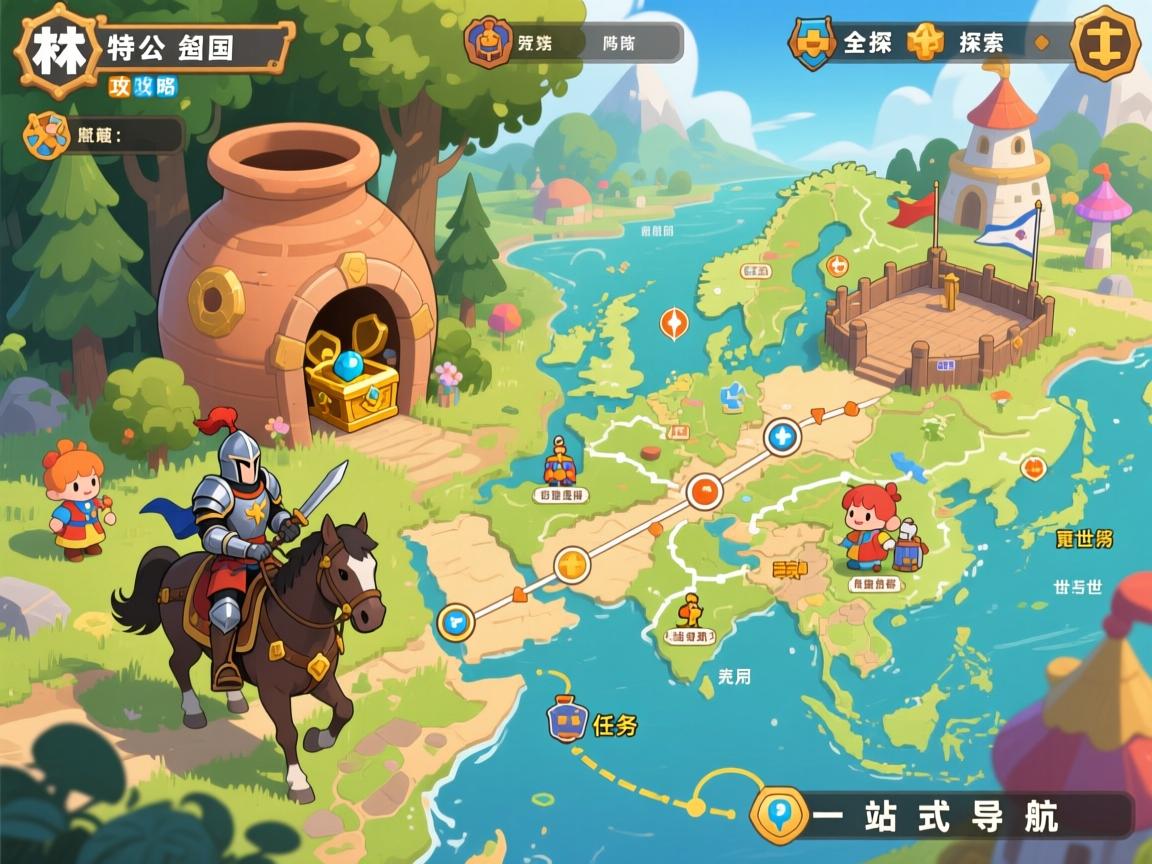Open the gold hexagon button in the corner
1152x864 pixels.
[x=1104, y=43]
